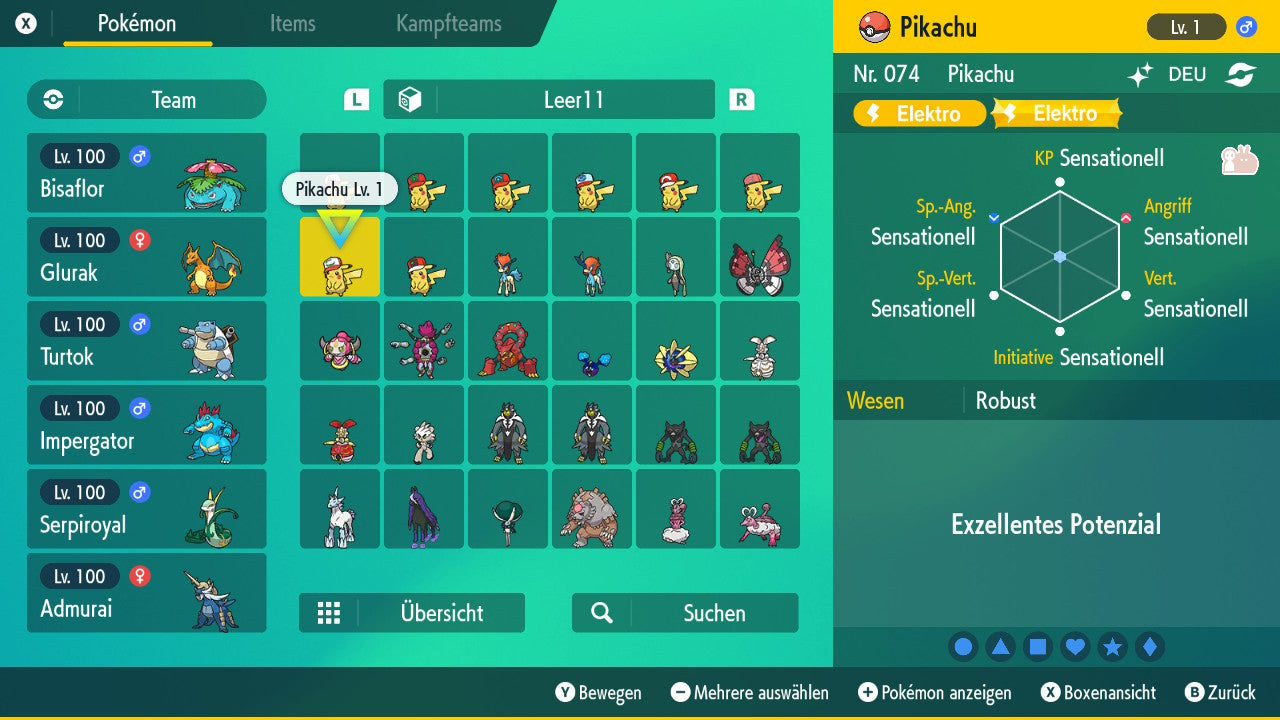1280x720 pixels.
Task: Toggle the star marker for Pikachu
Action: (x=1113, y=646)
